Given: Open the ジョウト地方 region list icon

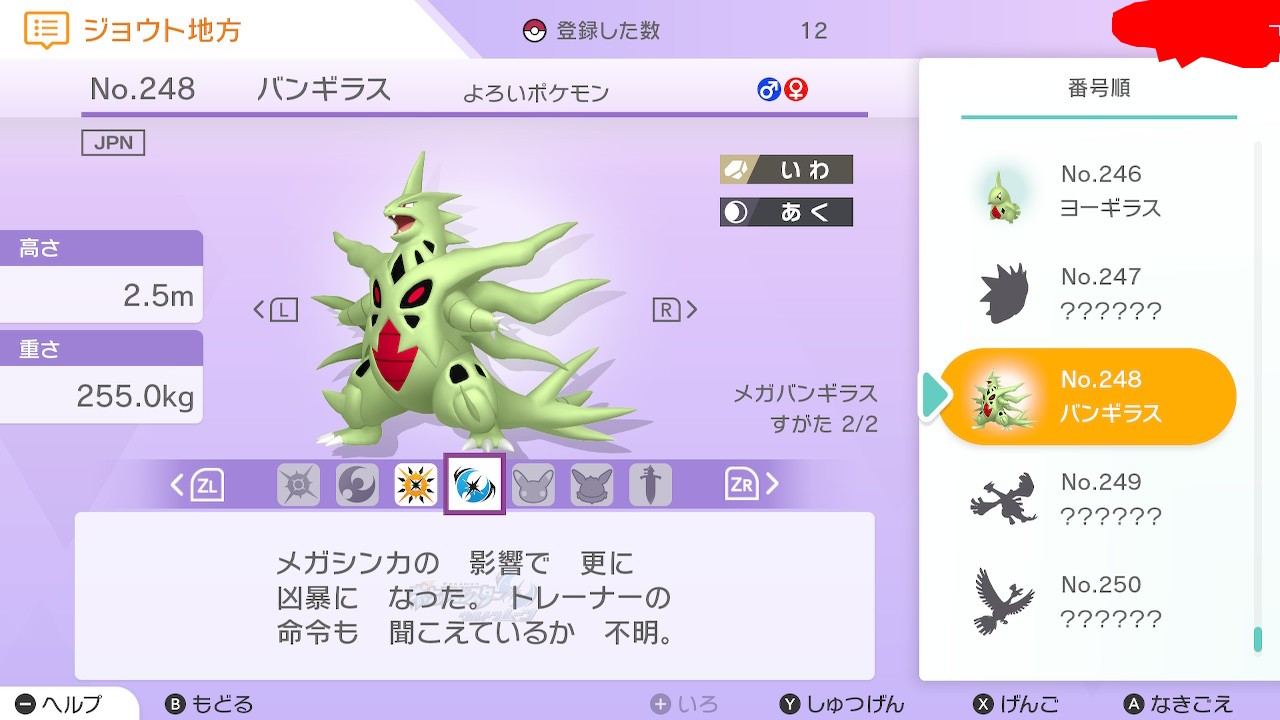Looking at the screenshot, I should coord(46,30).
